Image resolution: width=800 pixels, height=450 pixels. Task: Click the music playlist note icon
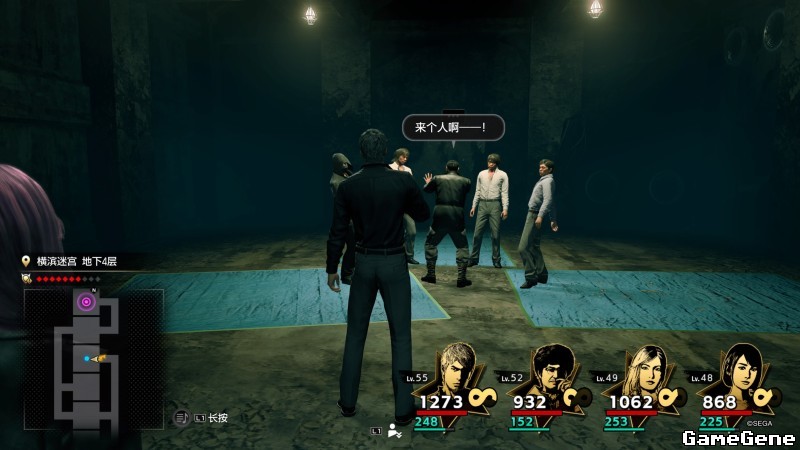182,417
